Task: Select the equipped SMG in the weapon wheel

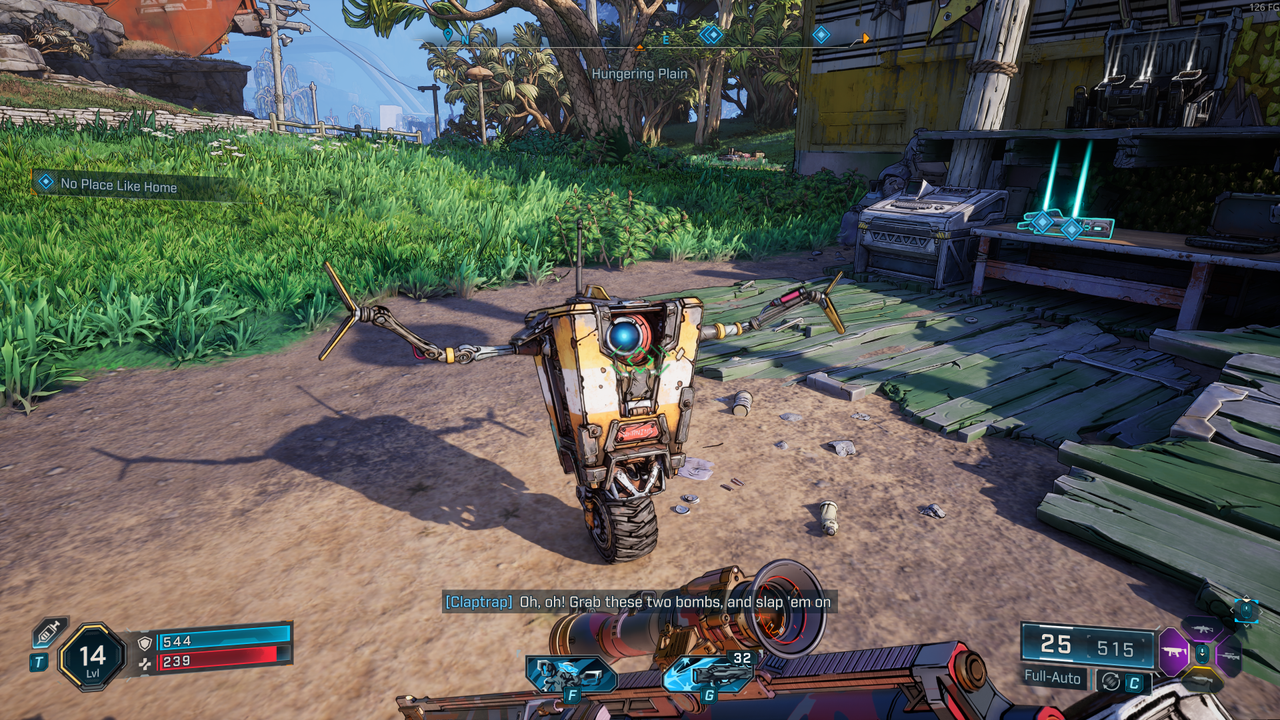Action: tap(1173, 650)
